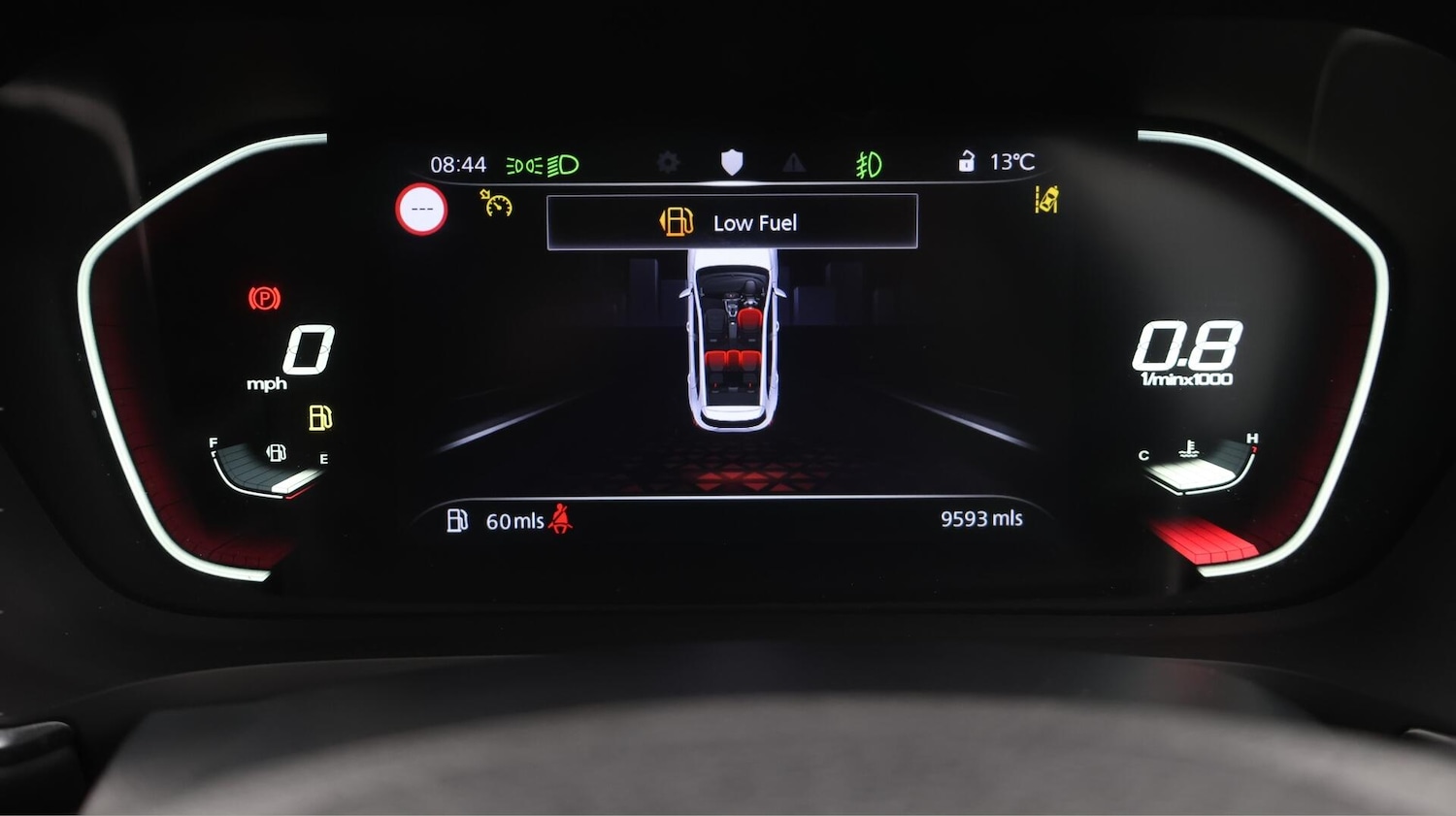The height and width of the screenshot is (816, 1456).
Task: Click the unlocked padlock icon
Action: [966, 161]
